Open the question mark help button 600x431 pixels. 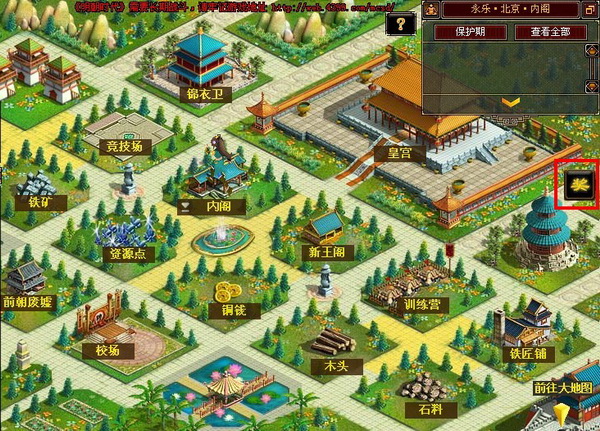401,23
